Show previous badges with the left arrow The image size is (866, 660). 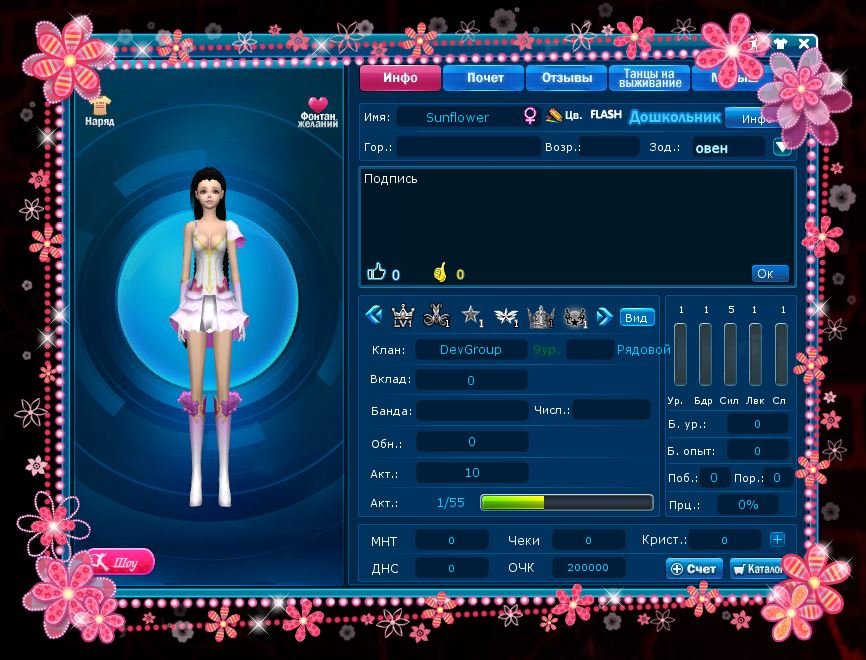(x=374, y=316)
